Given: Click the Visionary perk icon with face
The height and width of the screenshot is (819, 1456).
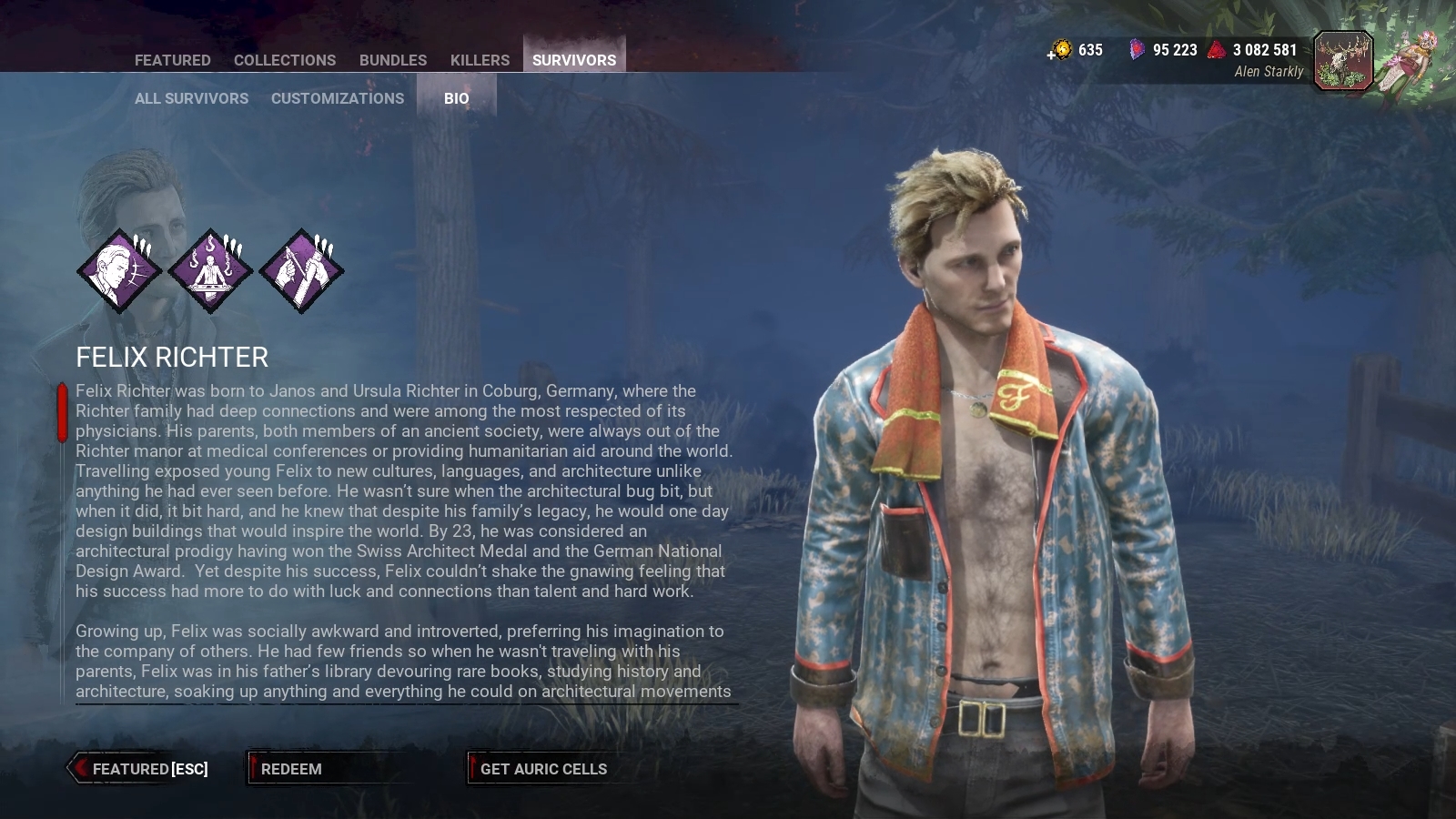Looking at the screenshot, I should pyautogui.click(x=119, y=270).
